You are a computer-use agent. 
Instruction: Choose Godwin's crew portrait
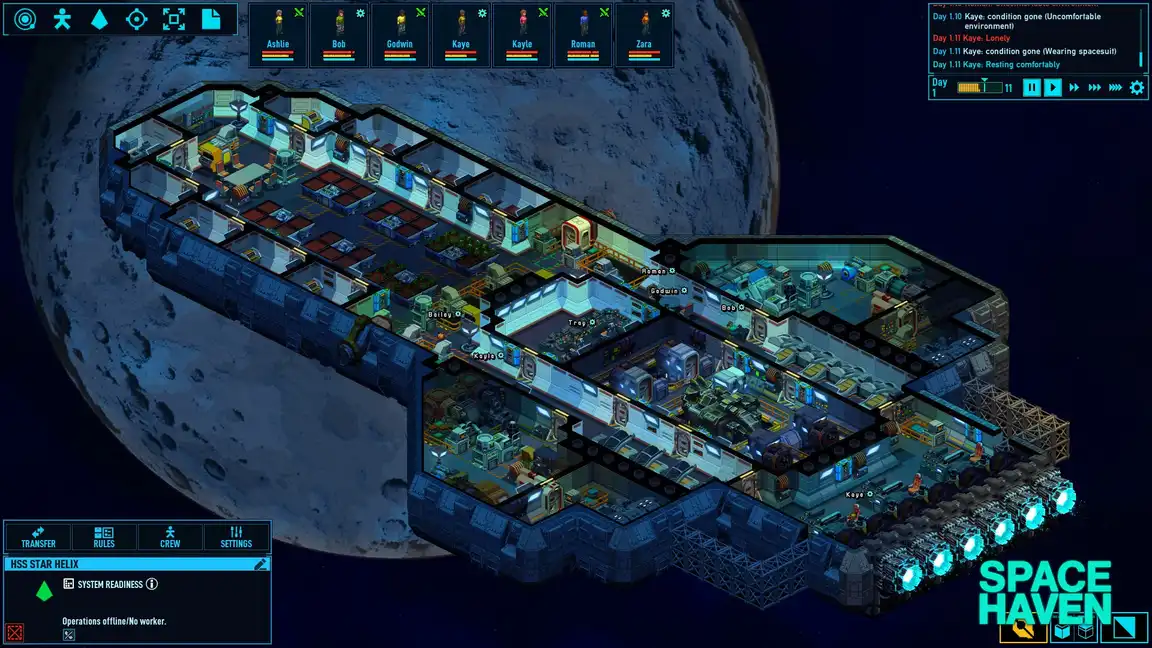(x=400, y=34)
